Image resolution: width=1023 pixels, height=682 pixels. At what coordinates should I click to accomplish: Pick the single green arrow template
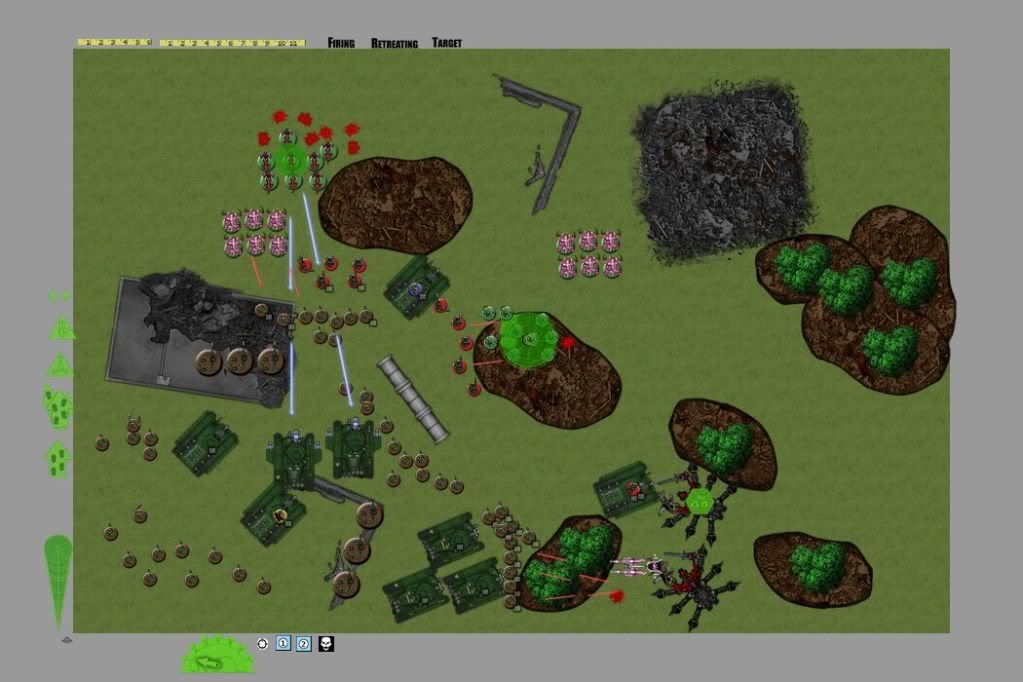click(x=58, y=459)
